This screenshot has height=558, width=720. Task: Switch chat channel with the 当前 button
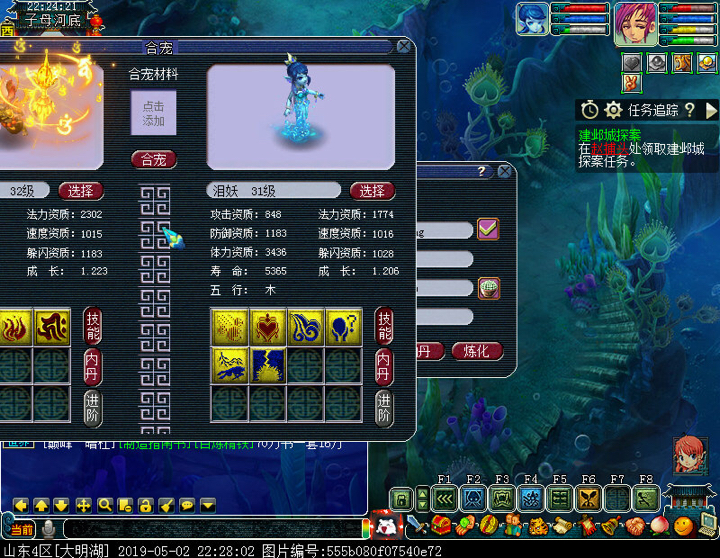[x=20, y=528]
